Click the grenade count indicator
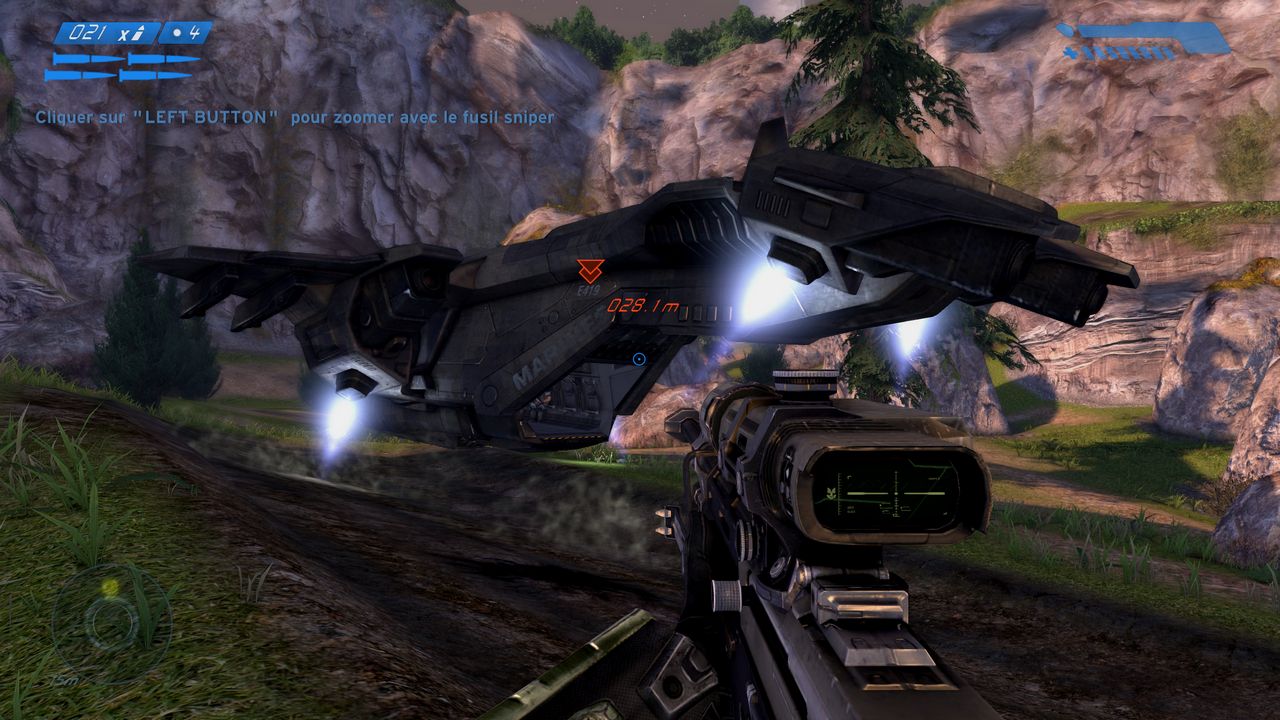 click(186, 33)
